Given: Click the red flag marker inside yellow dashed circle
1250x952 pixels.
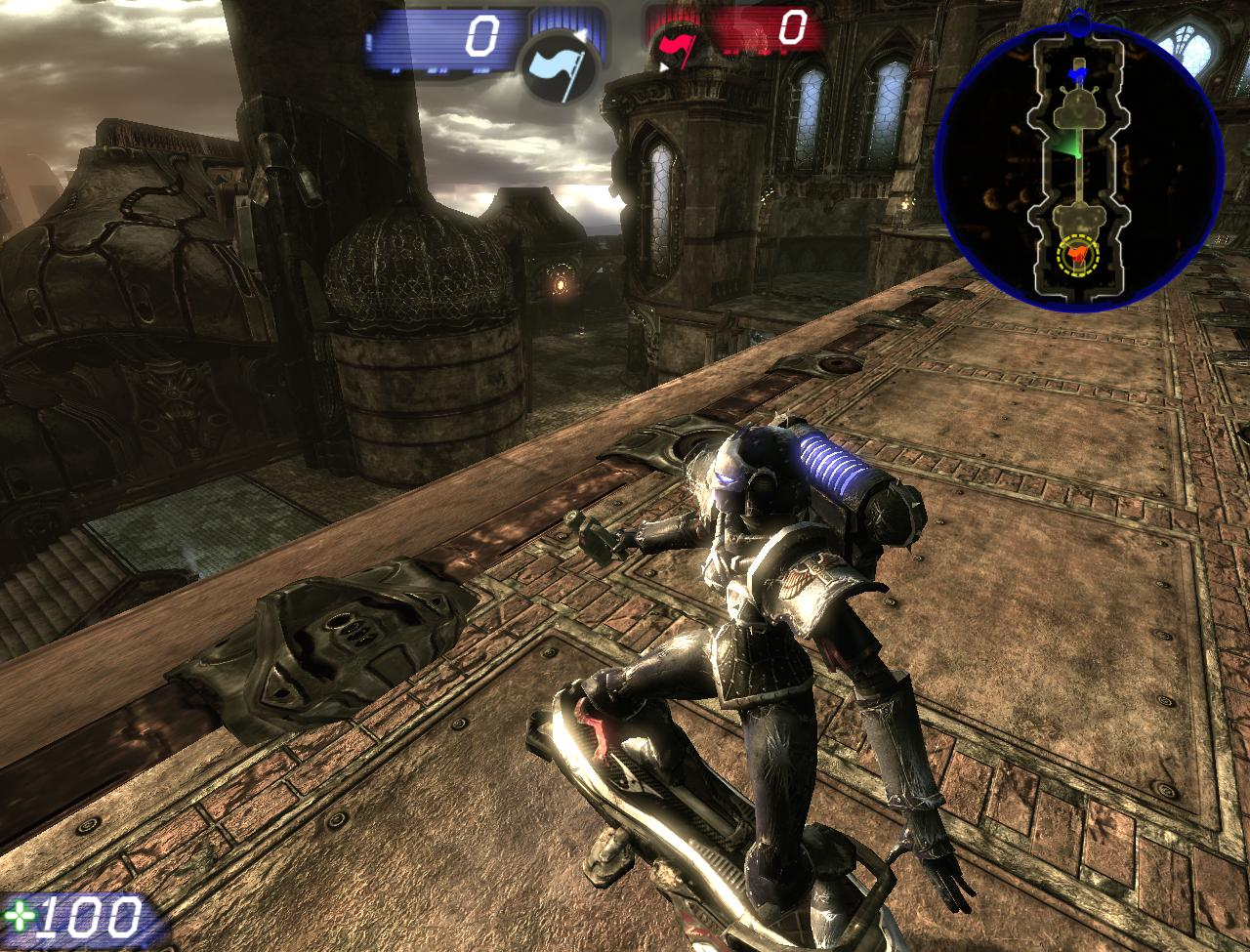Looking at the screenshot, I should click(x=1080, y=257).
